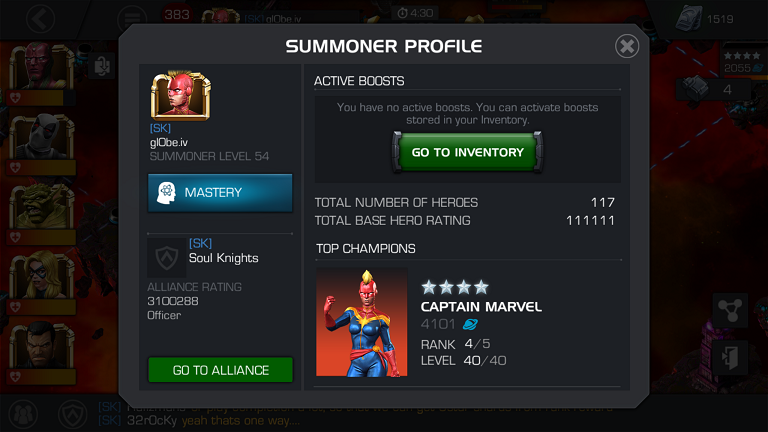Go to Inventory for boosts
Viewport: 768px width, 432px height.
tap(467, 152)
